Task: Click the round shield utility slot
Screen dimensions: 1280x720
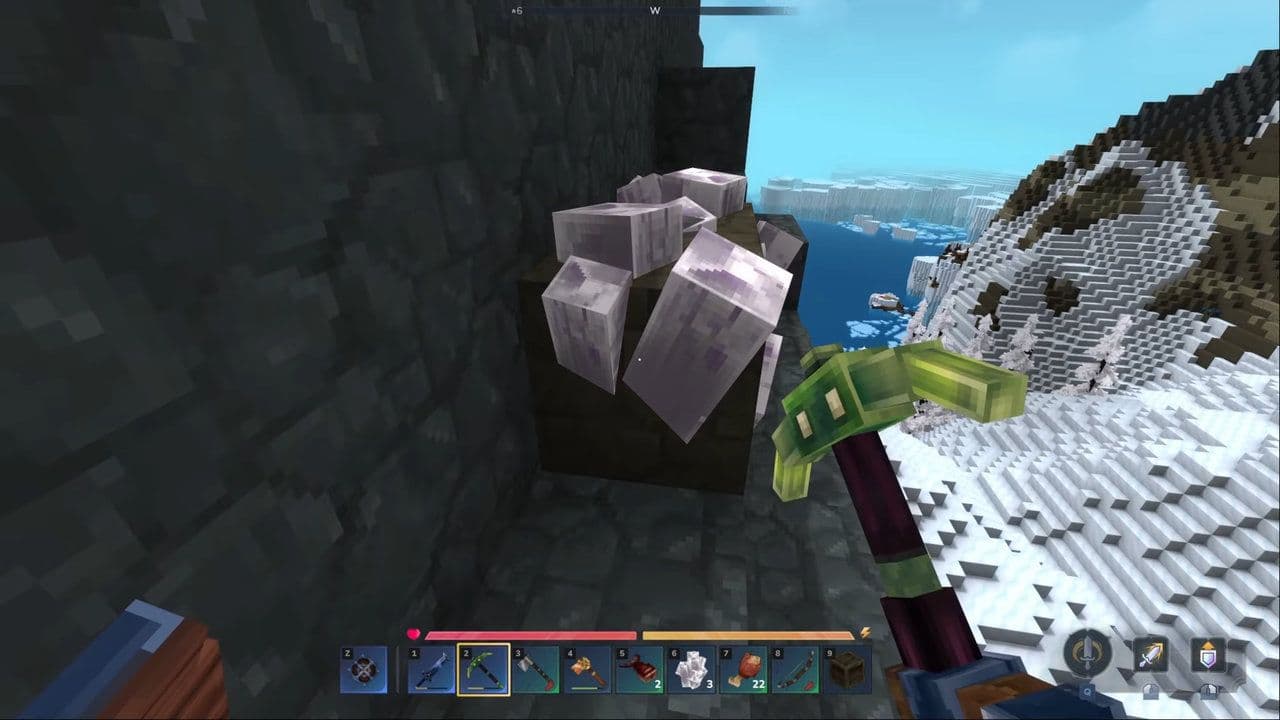Action: pos(363,669)
